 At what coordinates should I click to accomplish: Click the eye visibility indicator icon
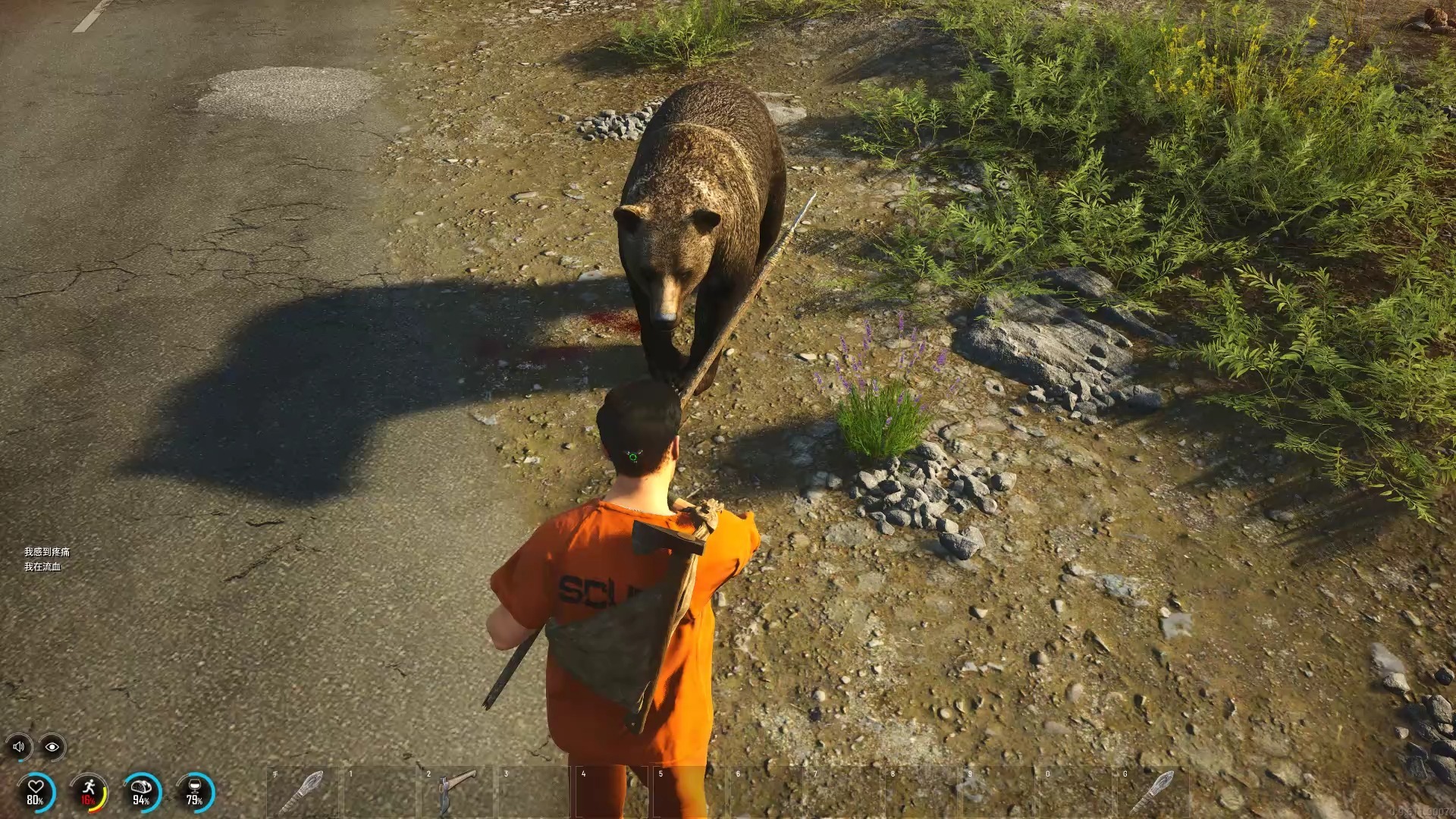coord(52,747)
